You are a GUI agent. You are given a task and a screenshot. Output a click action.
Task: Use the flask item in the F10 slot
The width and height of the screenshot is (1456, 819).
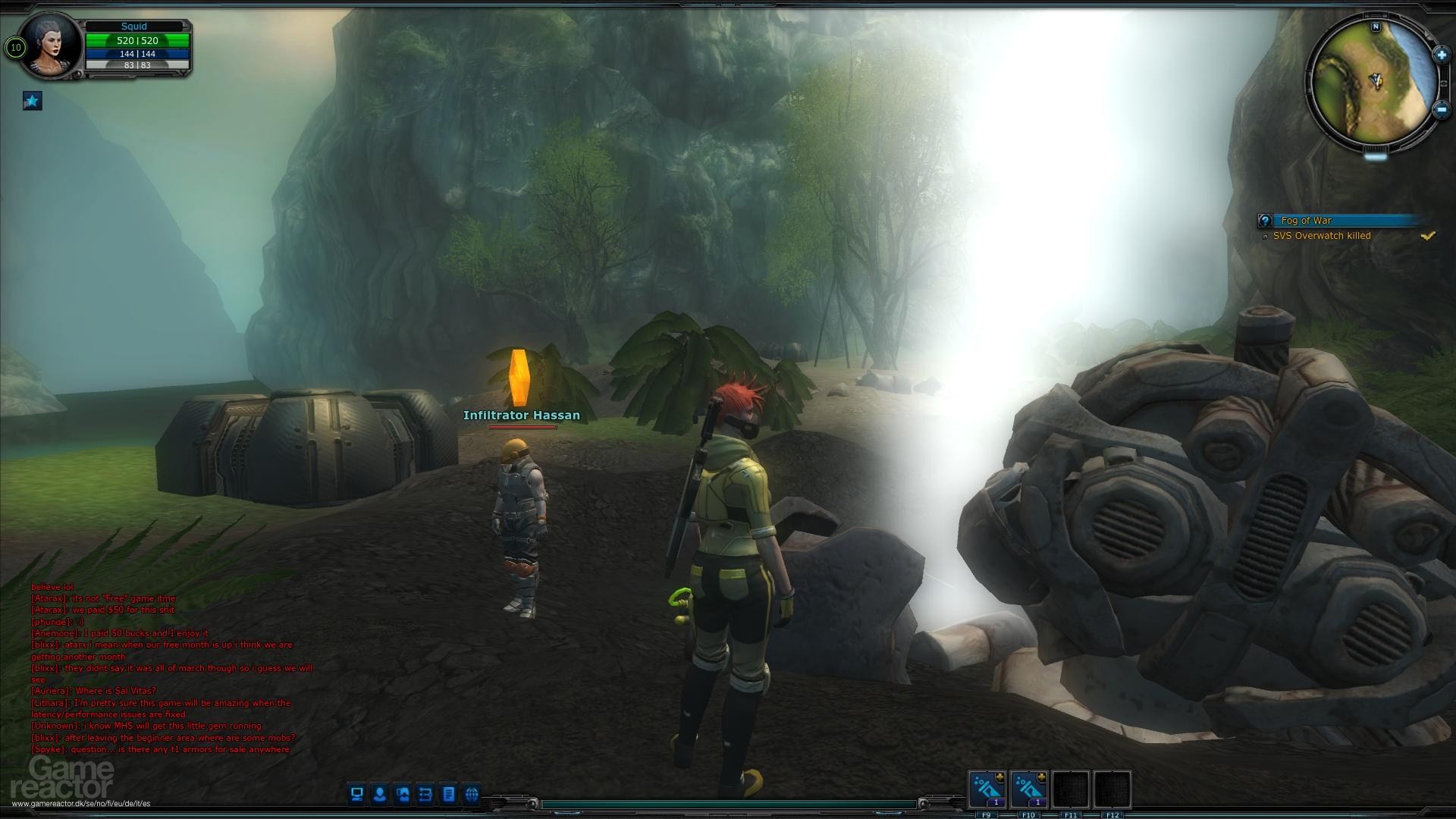[x=1028, y=789]
